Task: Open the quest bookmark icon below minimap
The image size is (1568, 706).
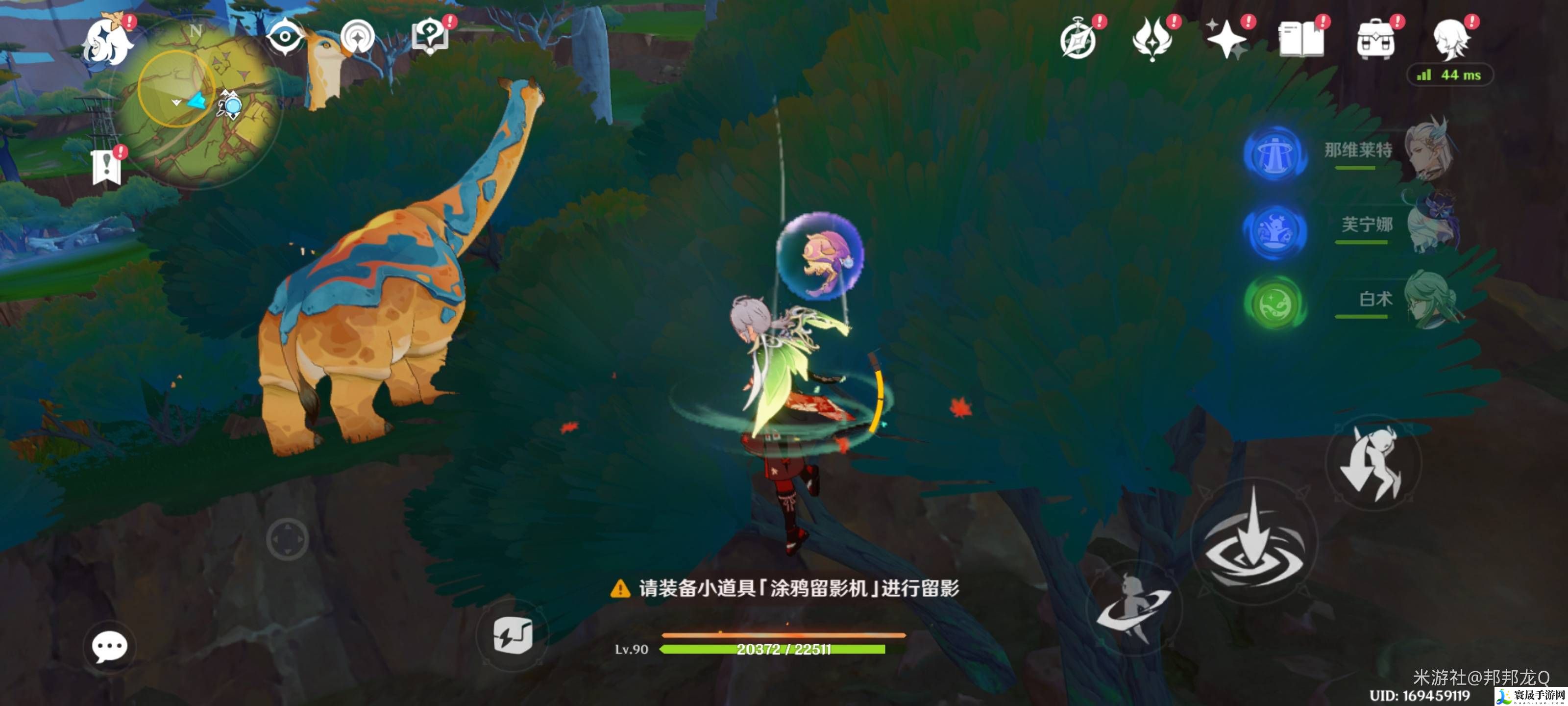Action: point(106,166)
